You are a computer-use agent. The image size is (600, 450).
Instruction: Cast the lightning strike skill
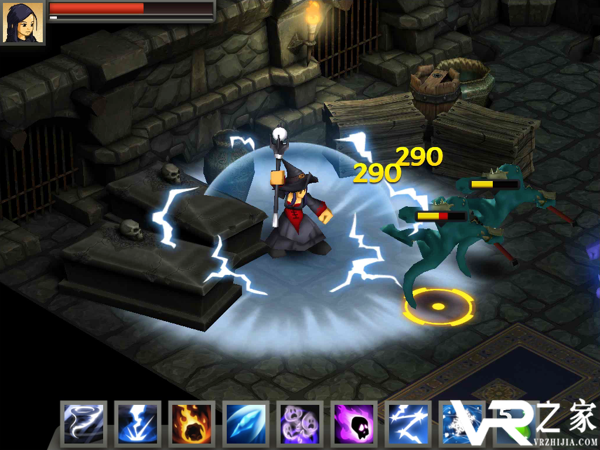click(137, 423)
